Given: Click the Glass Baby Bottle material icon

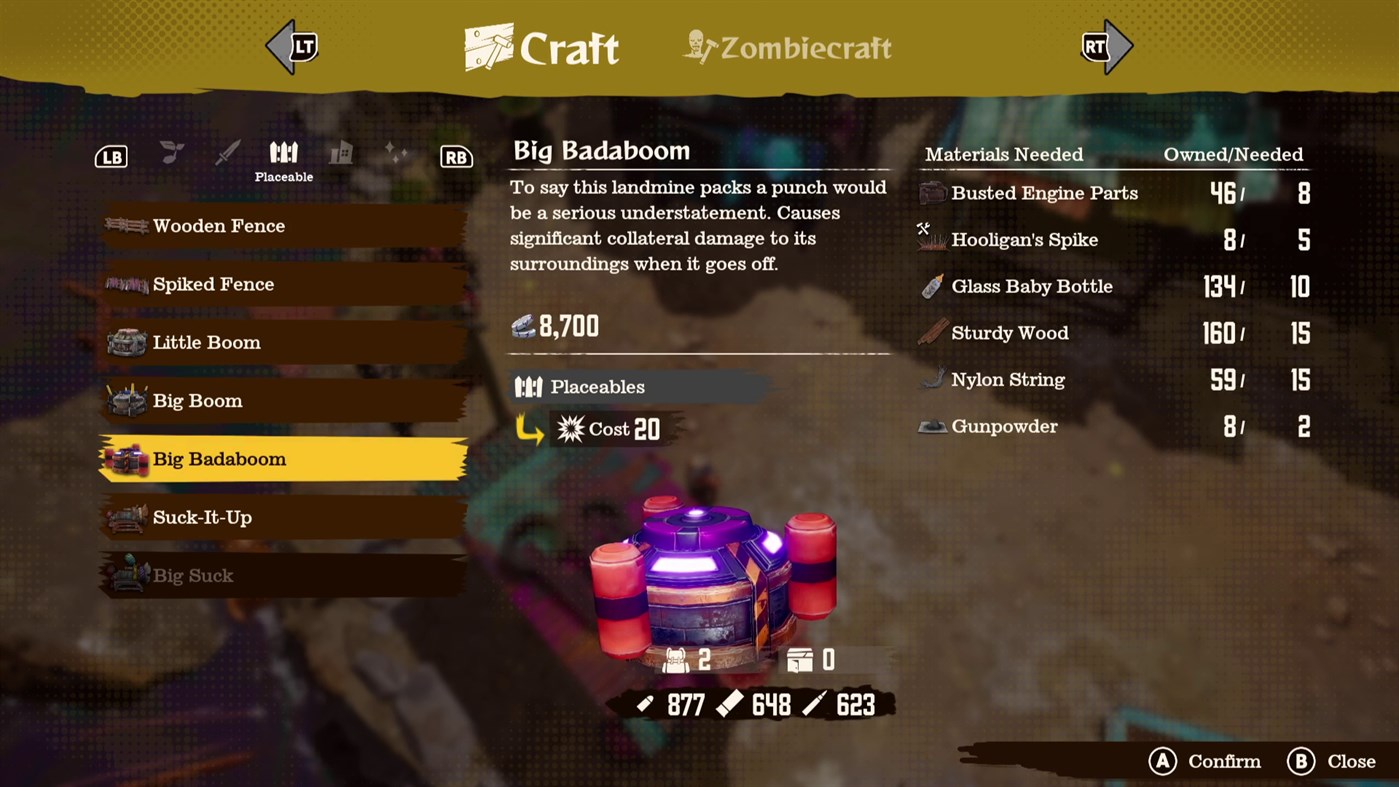Looking at the screenshot, I should [x=931, y=285].
